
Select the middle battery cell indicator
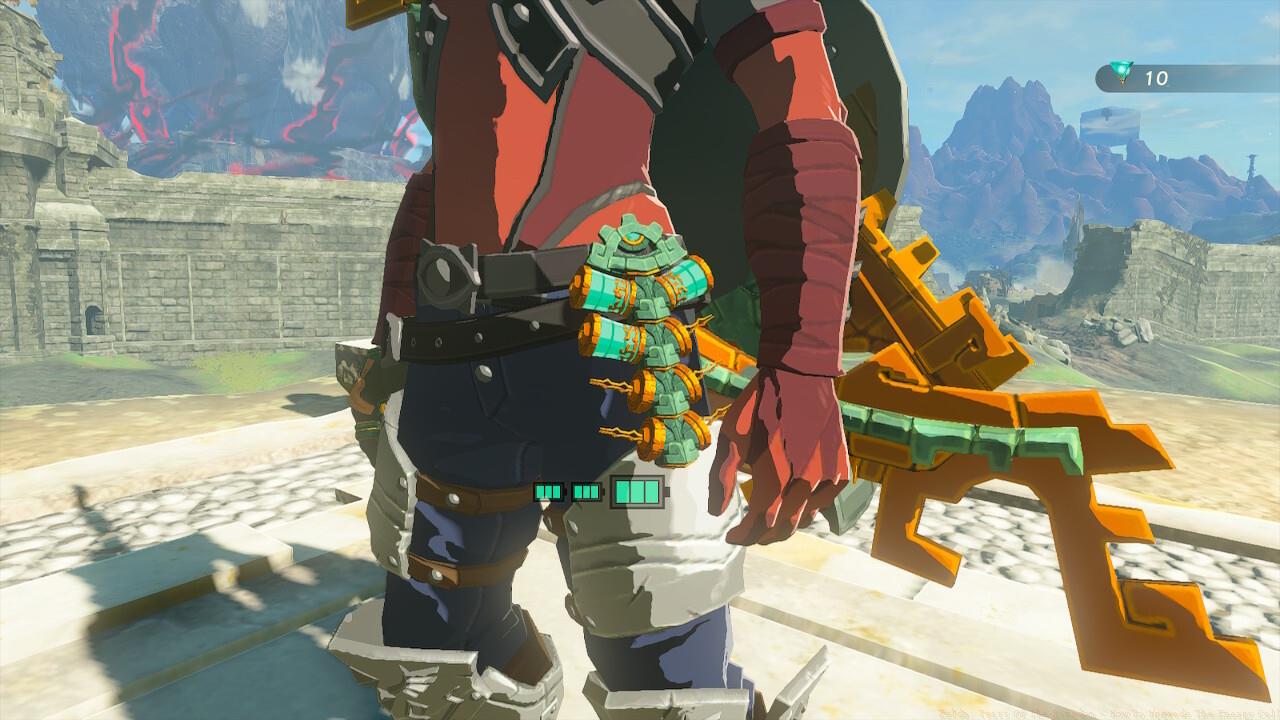[x=586, y=492]
